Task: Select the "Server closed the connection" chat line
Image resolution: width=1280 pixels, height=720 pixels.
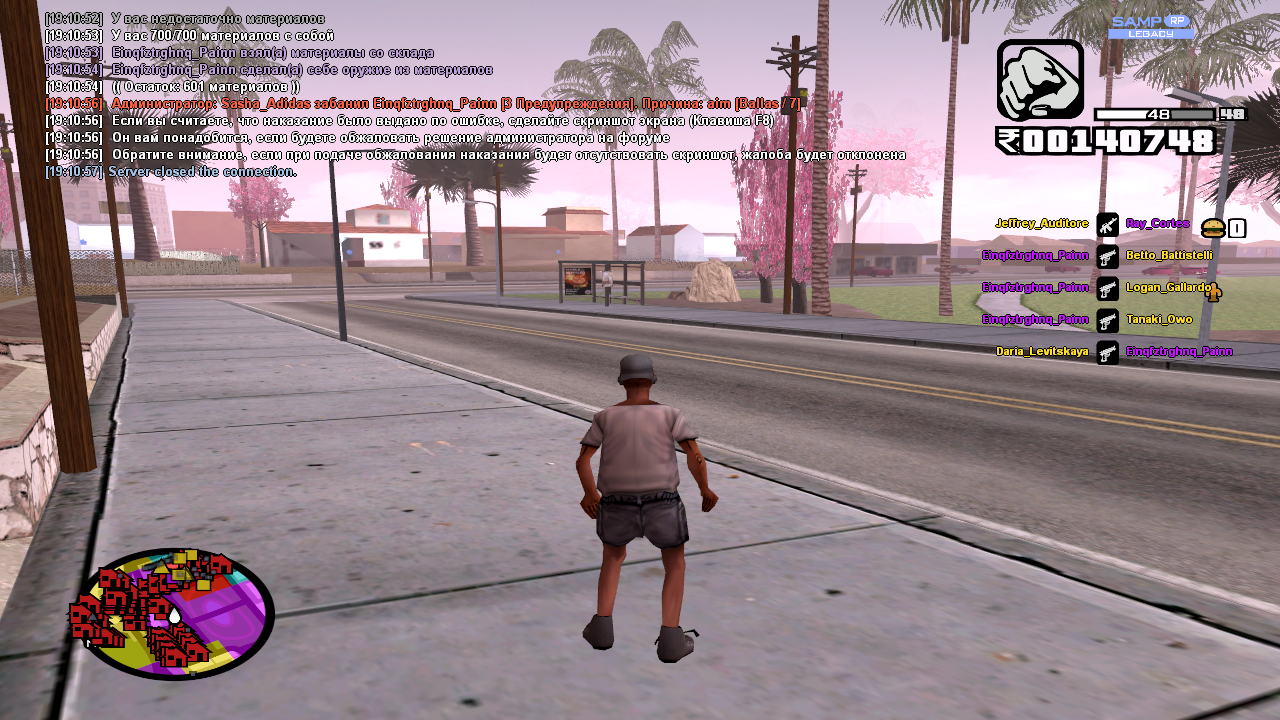Action: coord(202,171)
